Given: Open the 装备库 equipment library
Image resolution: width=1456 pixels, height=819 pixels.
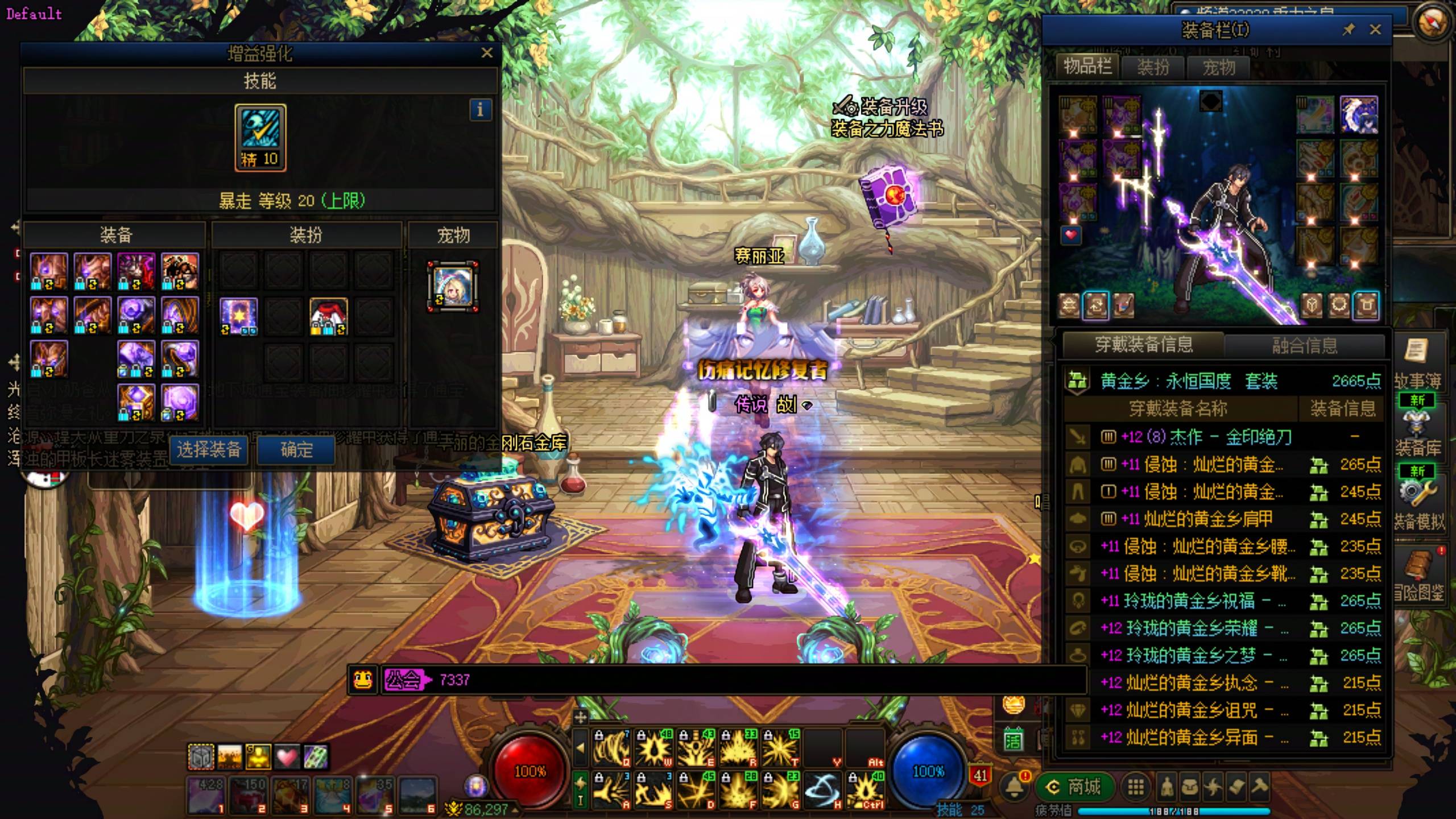Looking at the screenshot, I should click(x=1417, y=432).
